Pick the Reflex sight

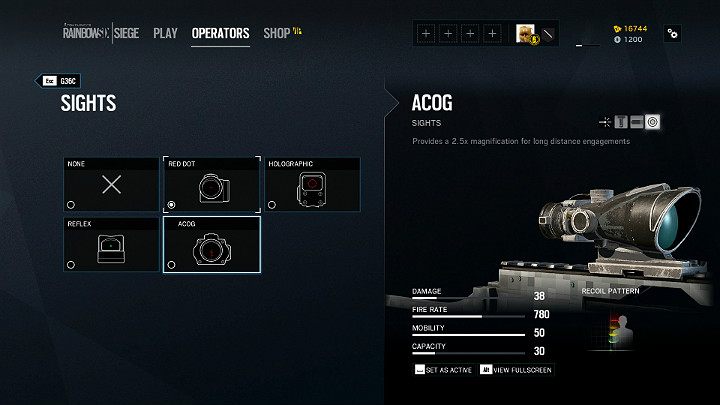pyautogui.click(x=111, y=244)
